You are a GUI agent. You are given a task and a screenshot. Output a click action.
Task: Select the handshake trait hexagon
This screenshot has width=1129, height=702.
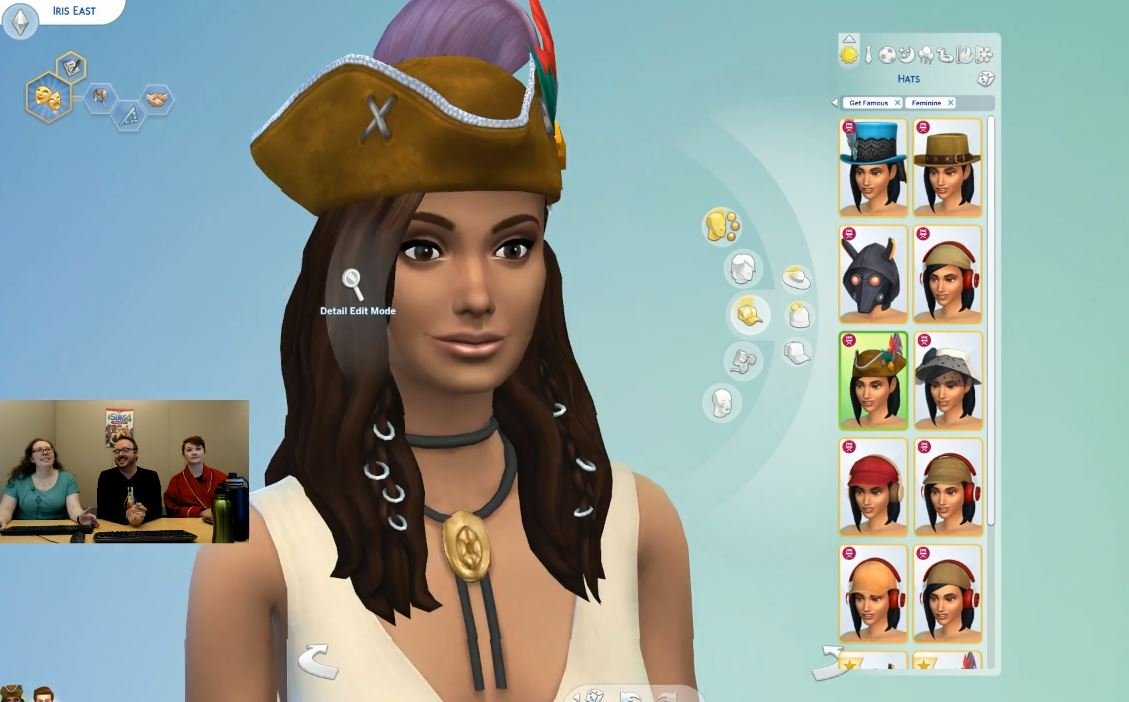[x=157, y=98]
